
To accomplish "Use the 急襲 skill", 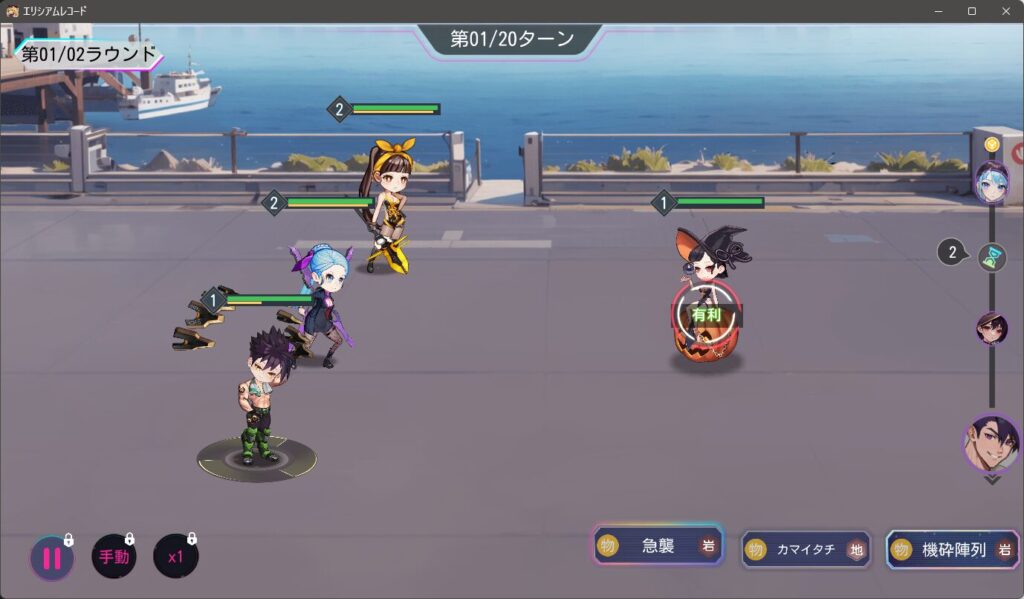I will coord(658,546).
